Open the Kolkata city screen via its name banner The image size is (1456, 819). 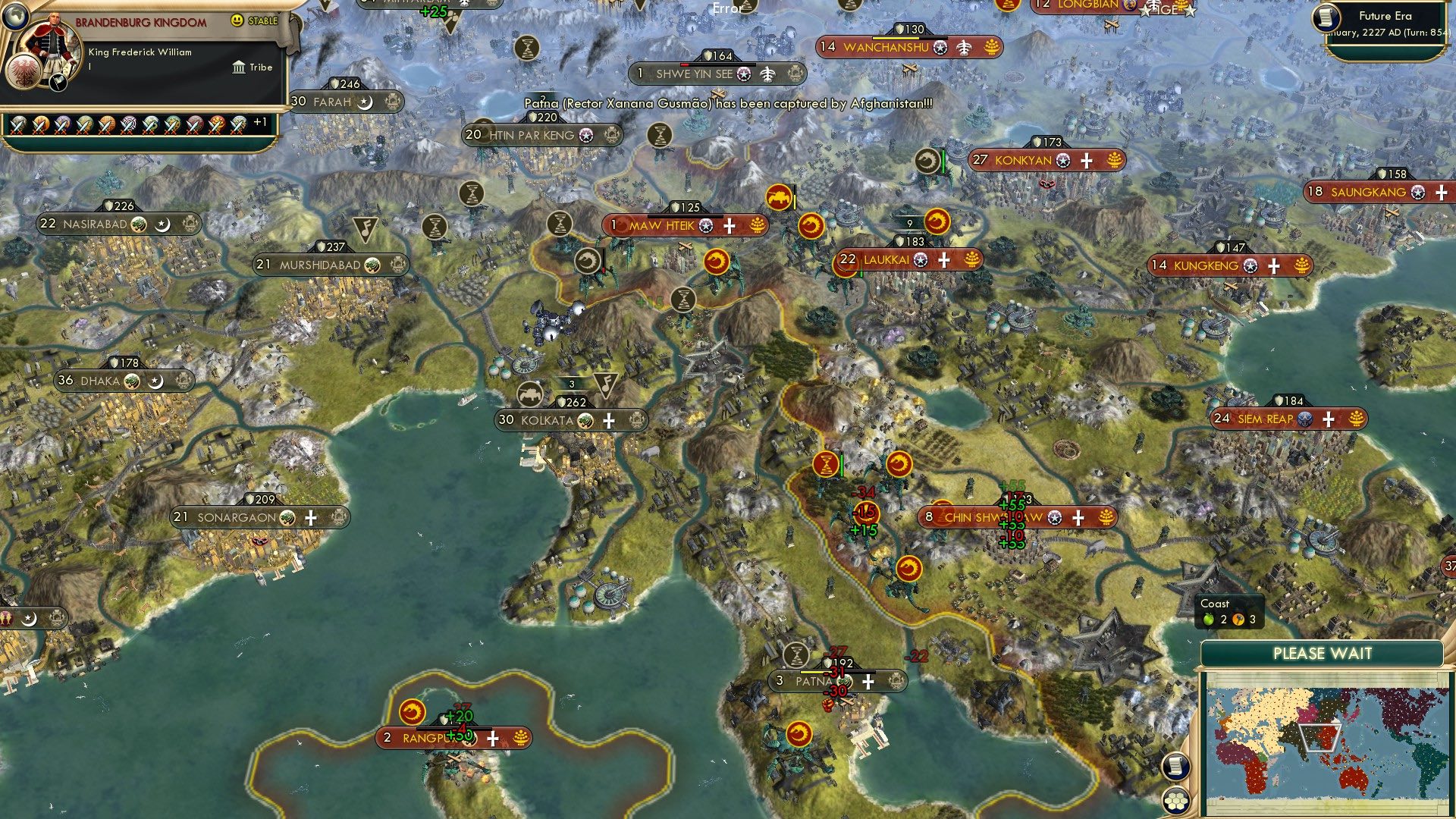pyautogui.click(x=549, y=420)
